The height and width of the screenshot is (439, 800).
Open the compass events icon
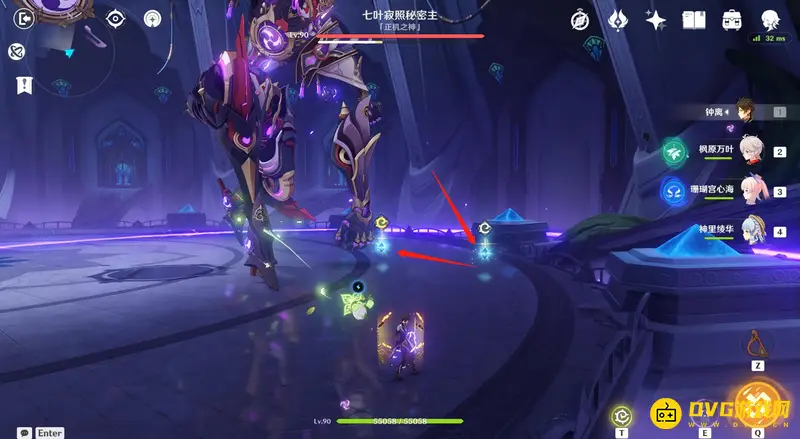coord(580,19)
